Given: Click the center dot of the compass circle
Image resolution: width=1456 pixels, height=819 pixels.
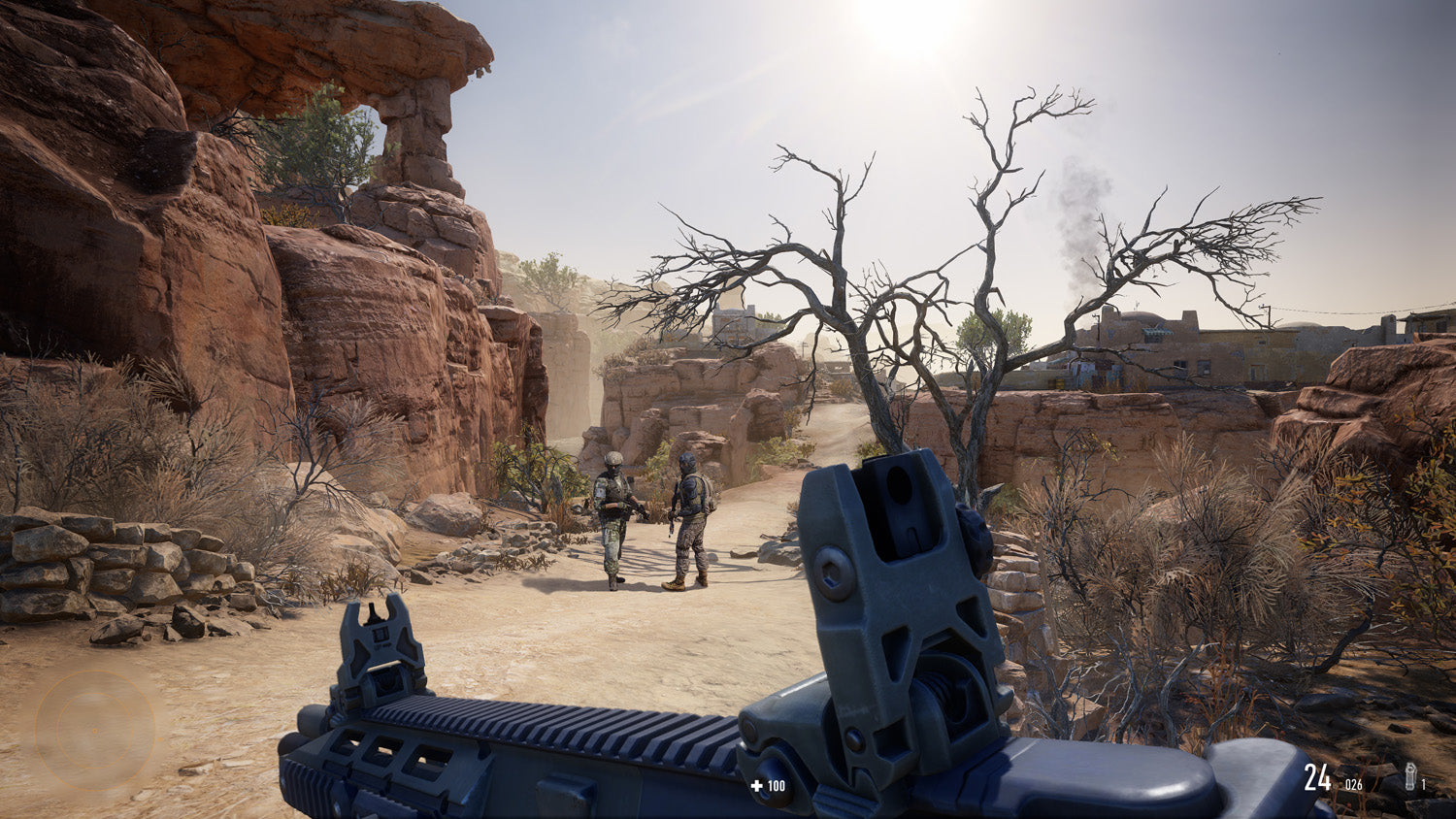Looking at the screenshot, I should click(x=94, y=731).
